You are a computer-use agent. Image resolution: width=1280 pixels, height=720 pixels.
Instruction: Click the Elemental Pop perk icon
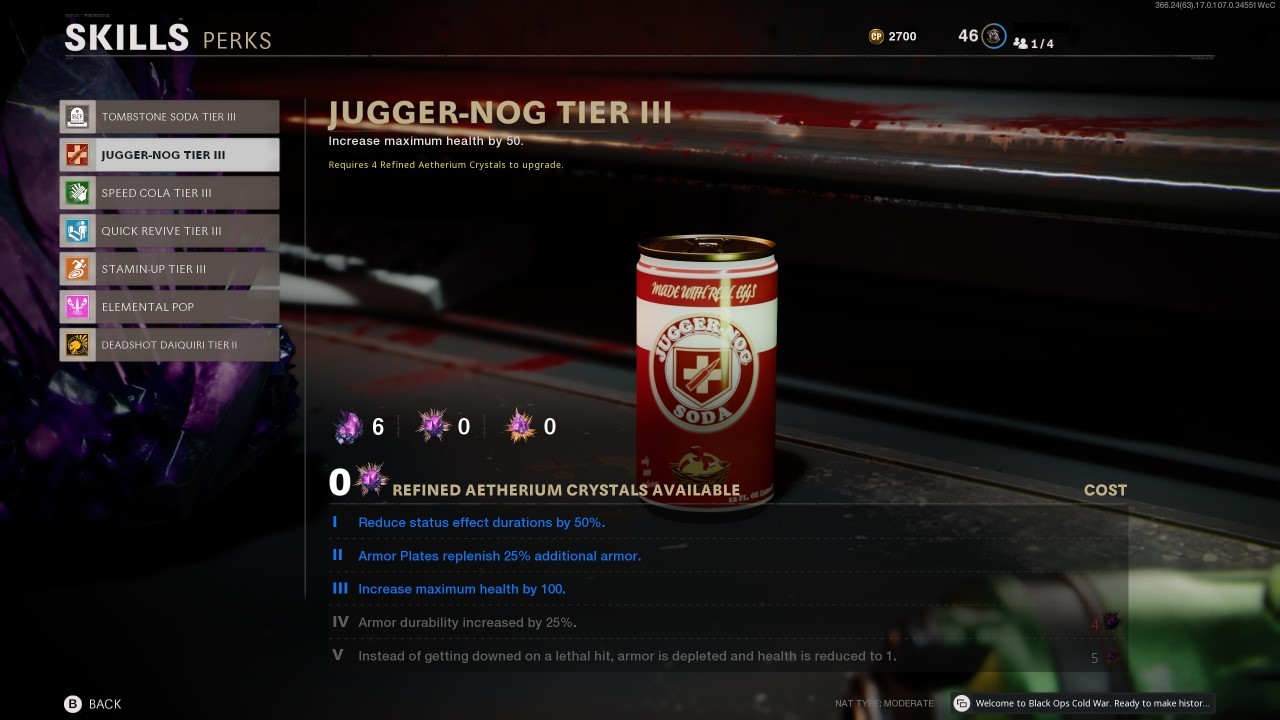point(77,306)
